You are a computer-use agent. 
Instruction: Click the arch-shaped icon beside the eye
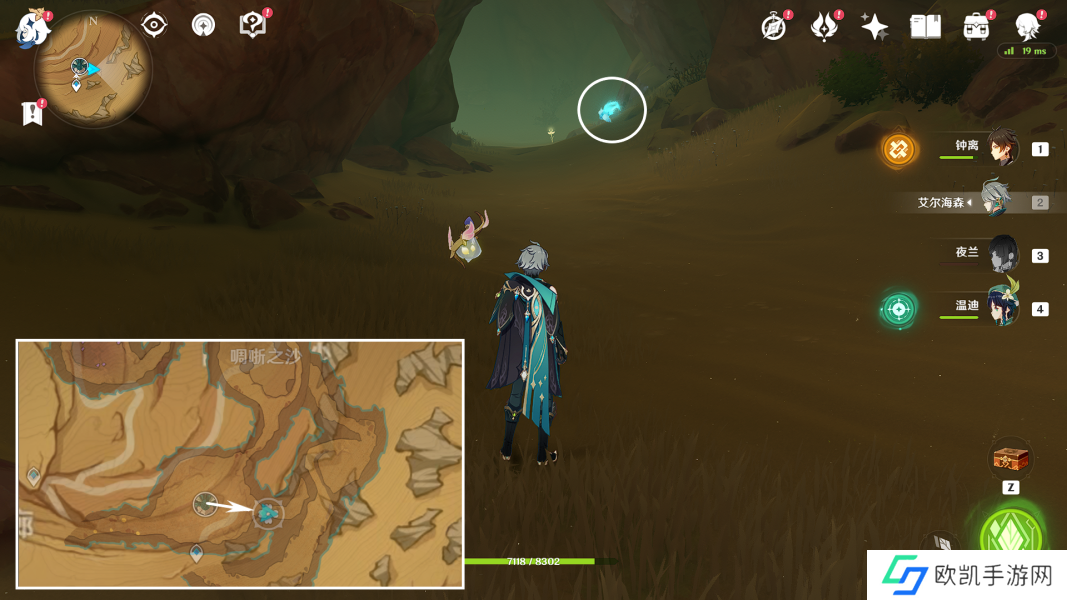click(x=203, y=25)
